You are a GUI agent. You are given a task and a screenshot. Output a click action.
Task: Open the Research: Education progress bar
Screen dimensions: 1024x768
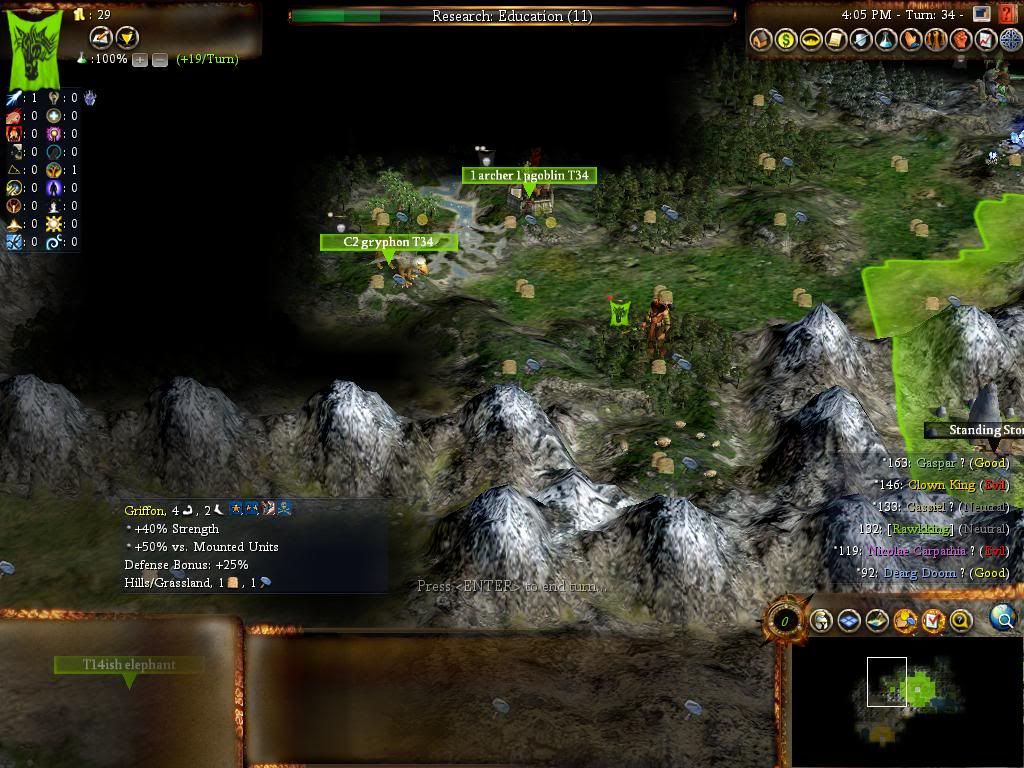[512, 16]
